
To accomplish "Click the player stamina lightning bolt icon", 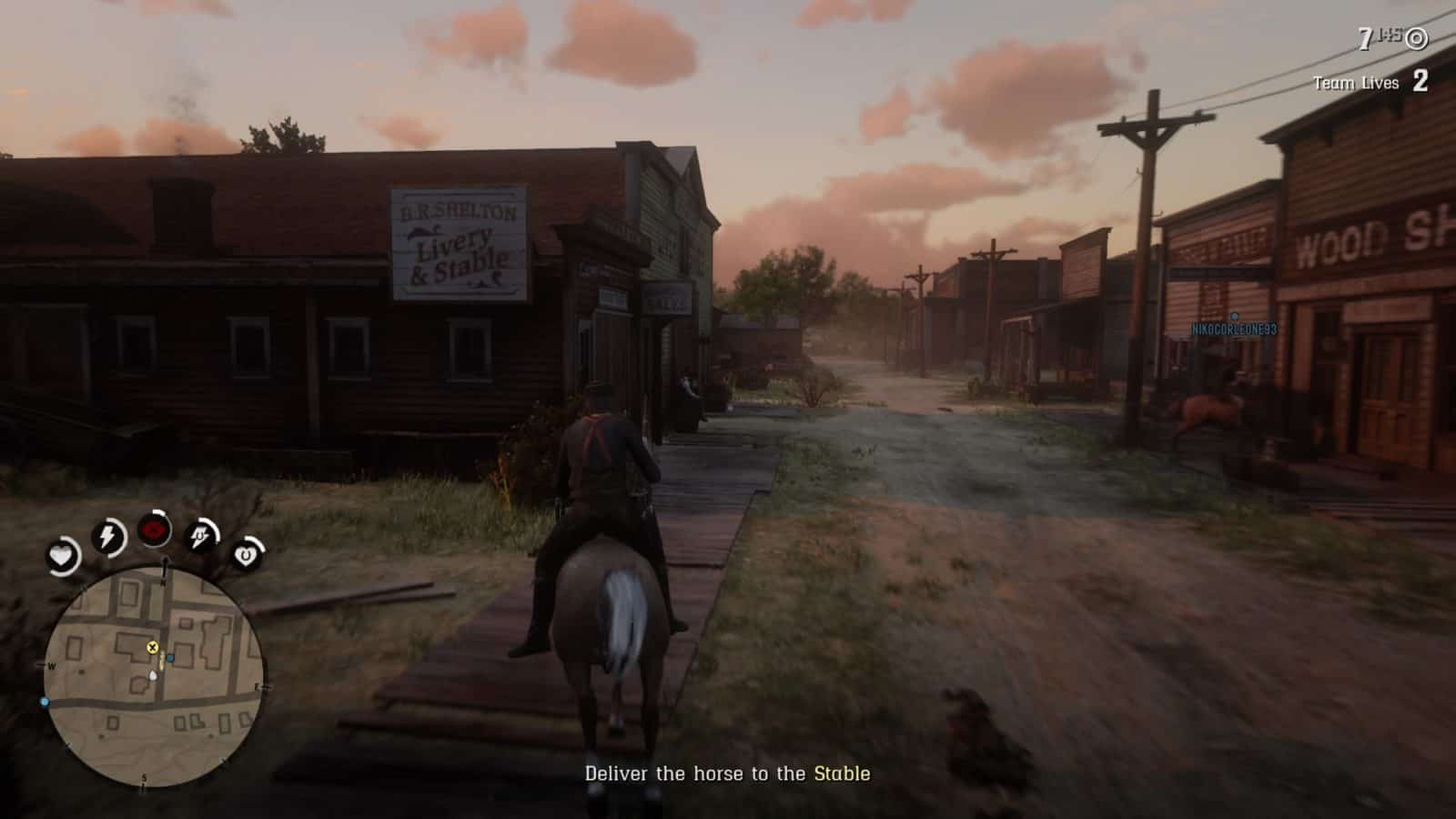I will coord(108,537).
